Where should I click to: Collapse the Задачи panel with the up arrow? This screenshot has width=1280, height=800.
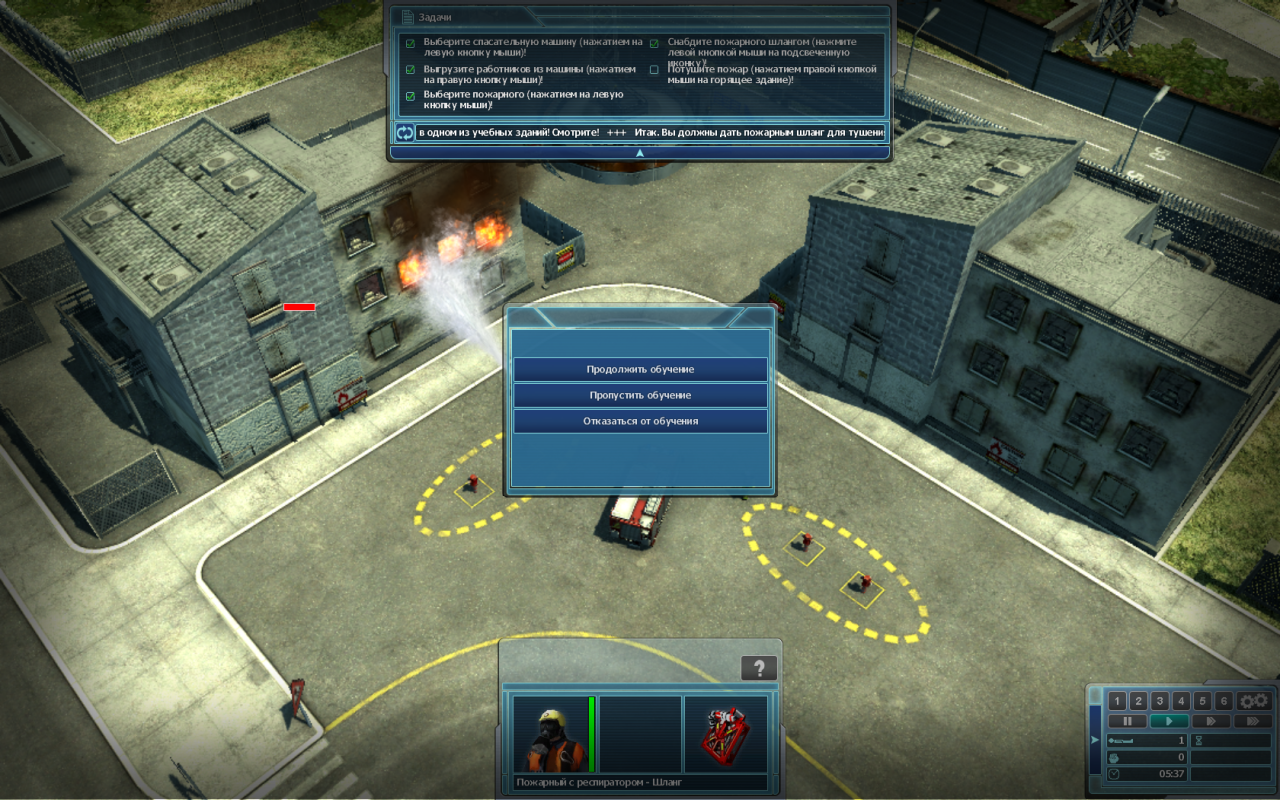pyautogui.click(x=639, y=153)
